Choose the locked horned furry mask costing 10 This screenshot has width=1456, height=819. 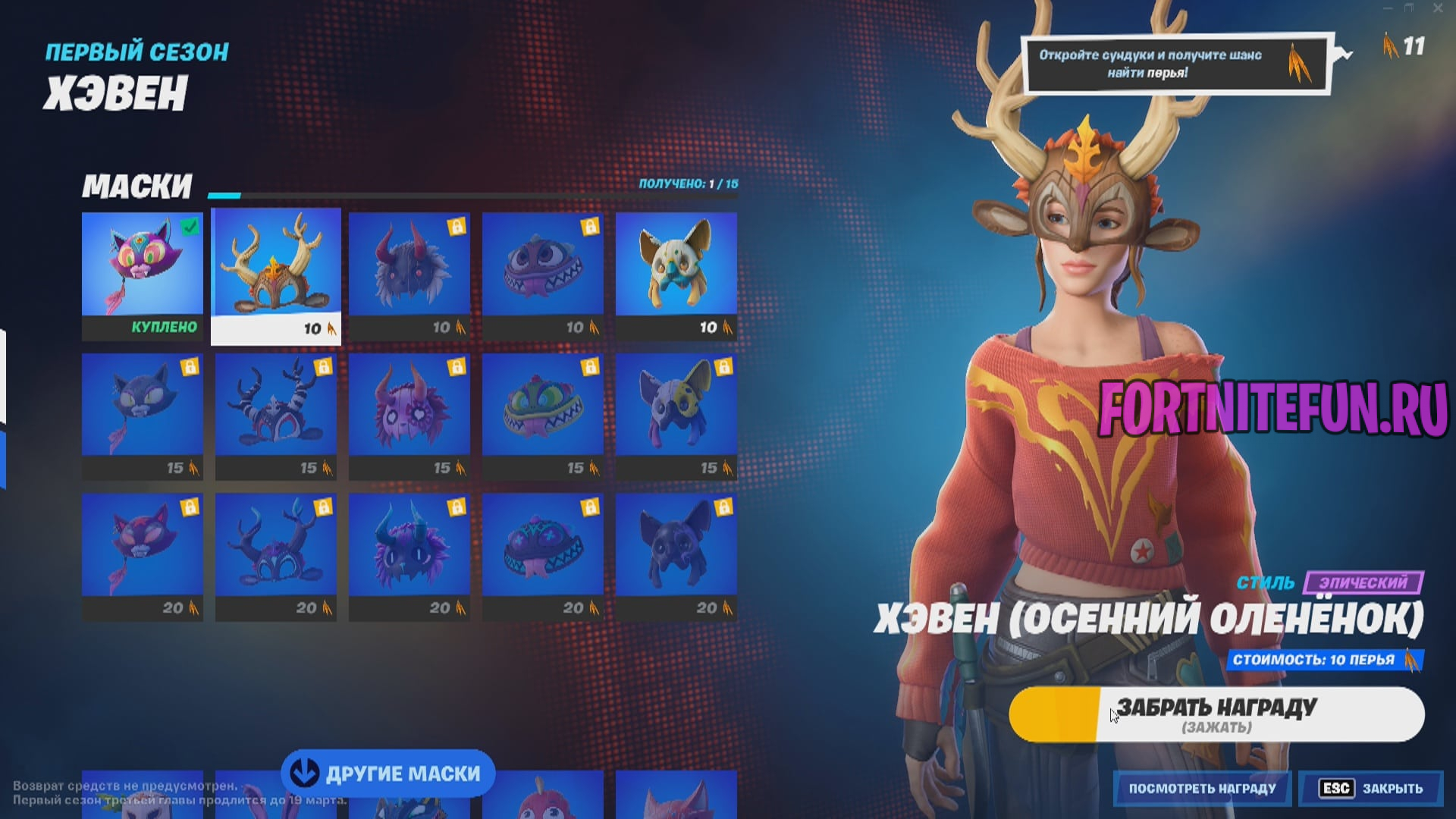click(x=409, y=265)
